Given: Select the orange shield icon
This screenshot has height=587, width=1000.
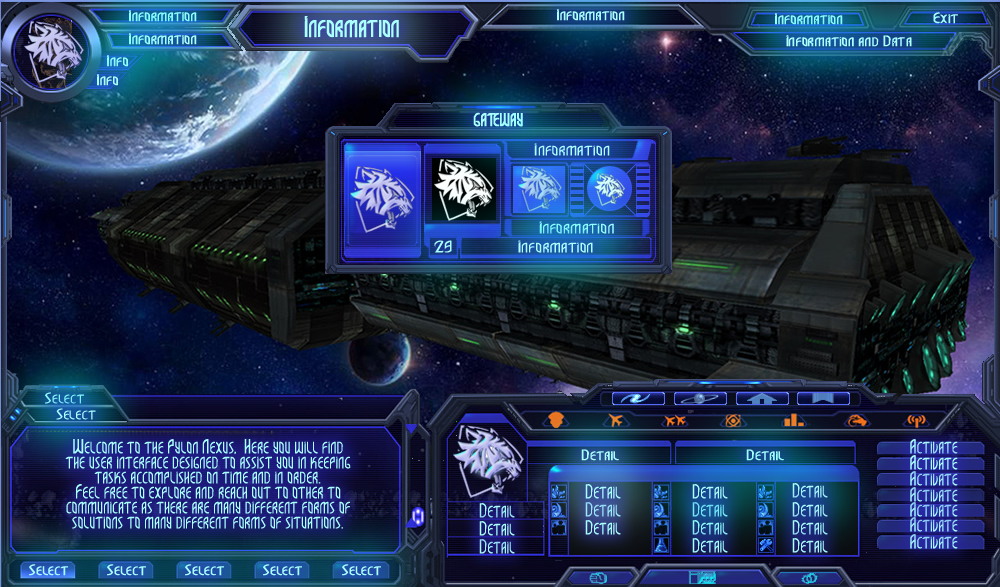Looking at the screenshot, I should [x=557, y=421].
